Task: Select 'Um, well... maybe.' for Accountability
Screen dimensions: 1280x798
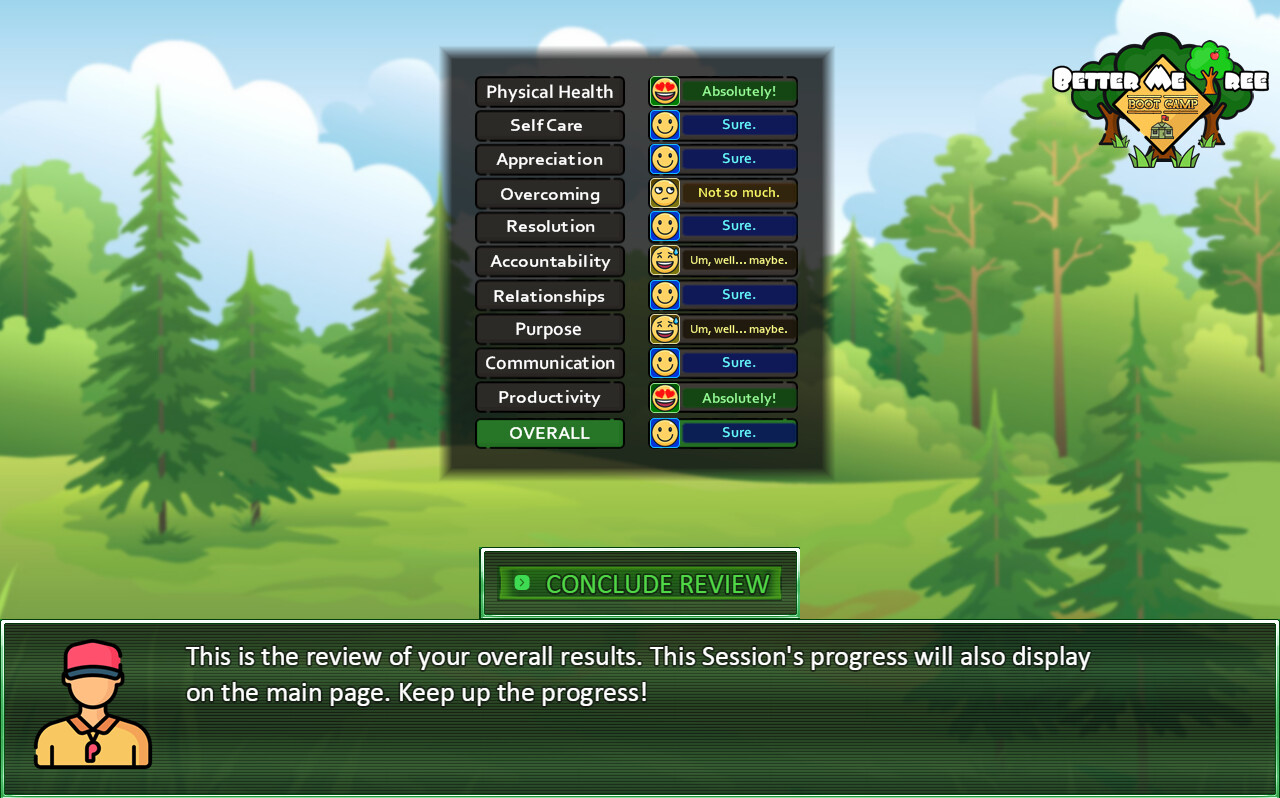Action: pyautogui.click(x=738, y=261)
